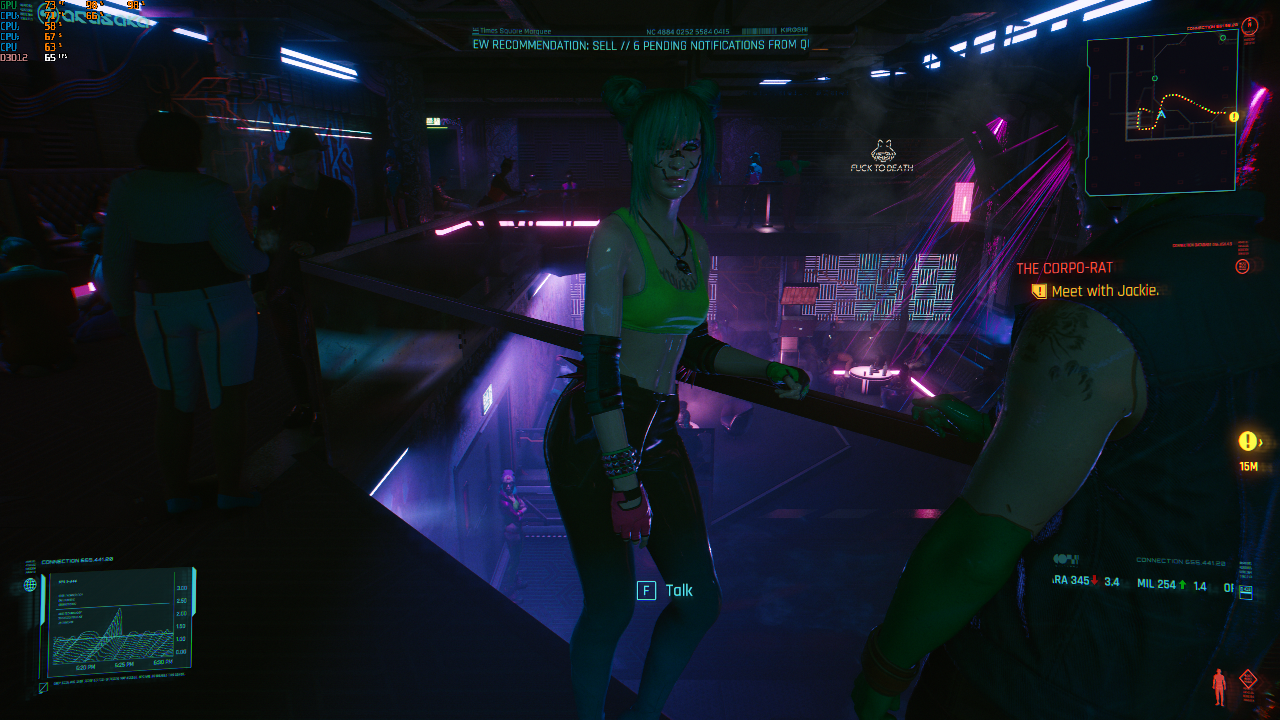This screenshot has width=1280, height=720.
Task: Open the 6 pending notifications entry
Action: point(700,45)
